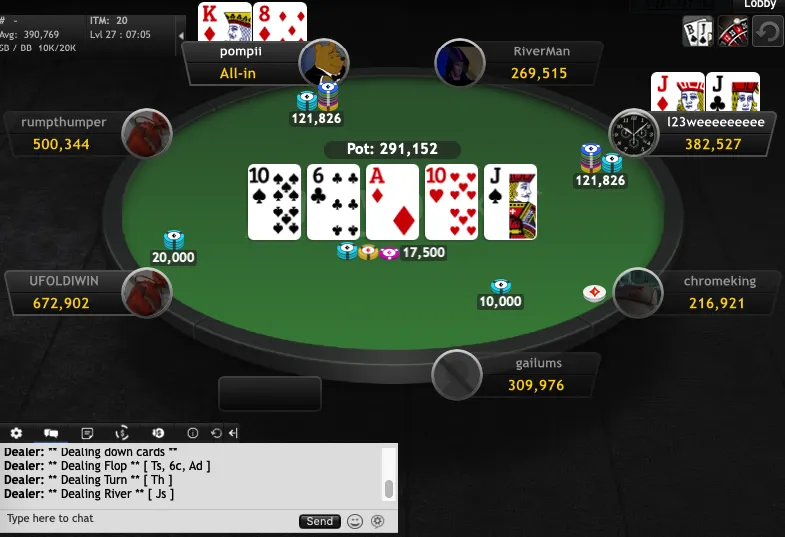Open the roulette side game
The width and height of the screenshot is (785, 537).
point(733,32)
